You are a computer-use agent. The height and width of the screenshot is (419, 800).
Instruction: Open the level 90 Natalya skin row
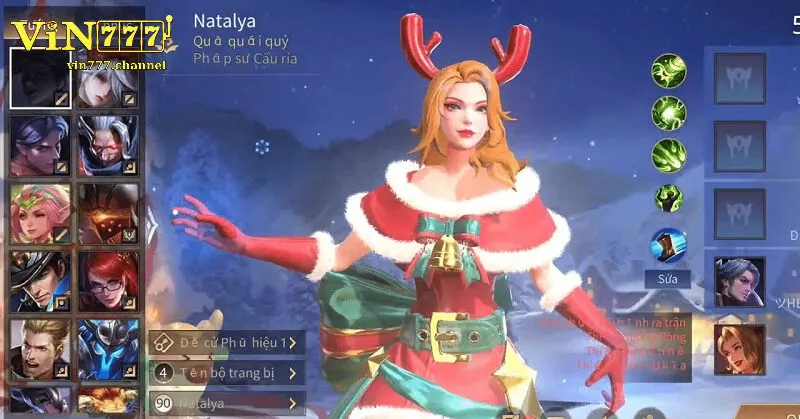click(226, 403)
